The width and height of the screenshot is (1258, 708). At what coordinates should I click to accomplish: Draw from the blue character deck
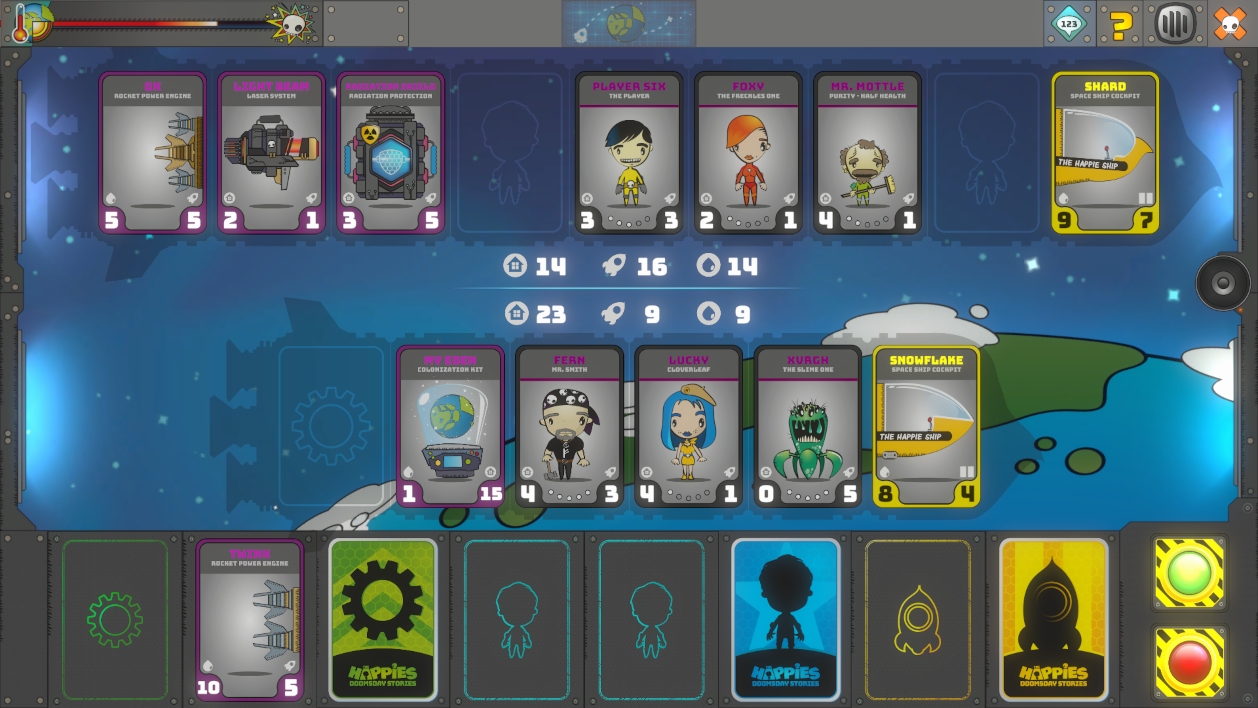point(786,619)
